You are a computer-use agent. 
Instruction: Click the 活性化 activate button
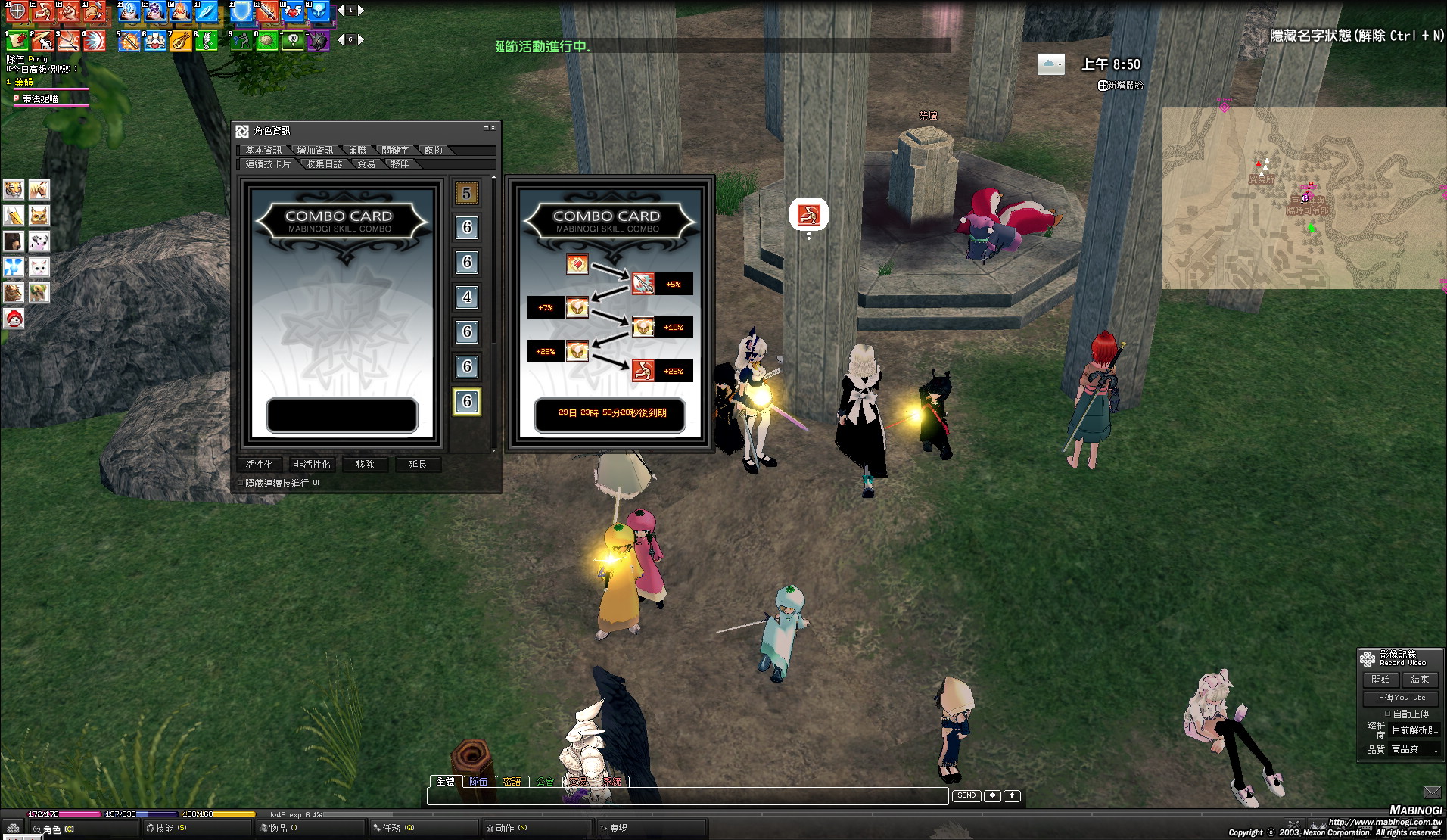click(x=259, y=465)
